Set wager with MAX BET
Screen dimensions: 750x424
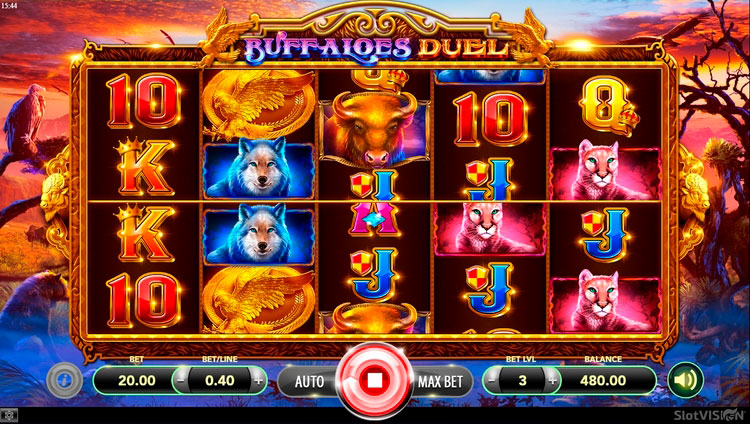pyautogui.click(x=439, y=380)
